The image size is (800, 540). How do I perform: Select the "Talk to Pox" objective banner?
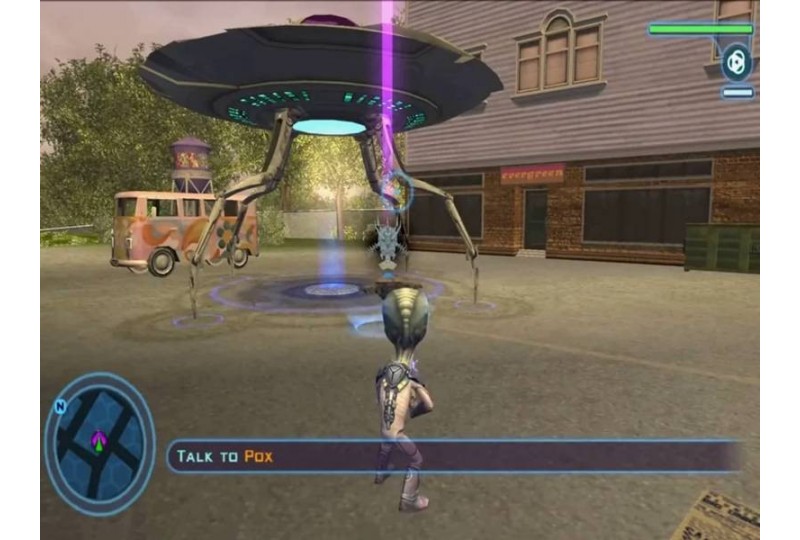455,456
